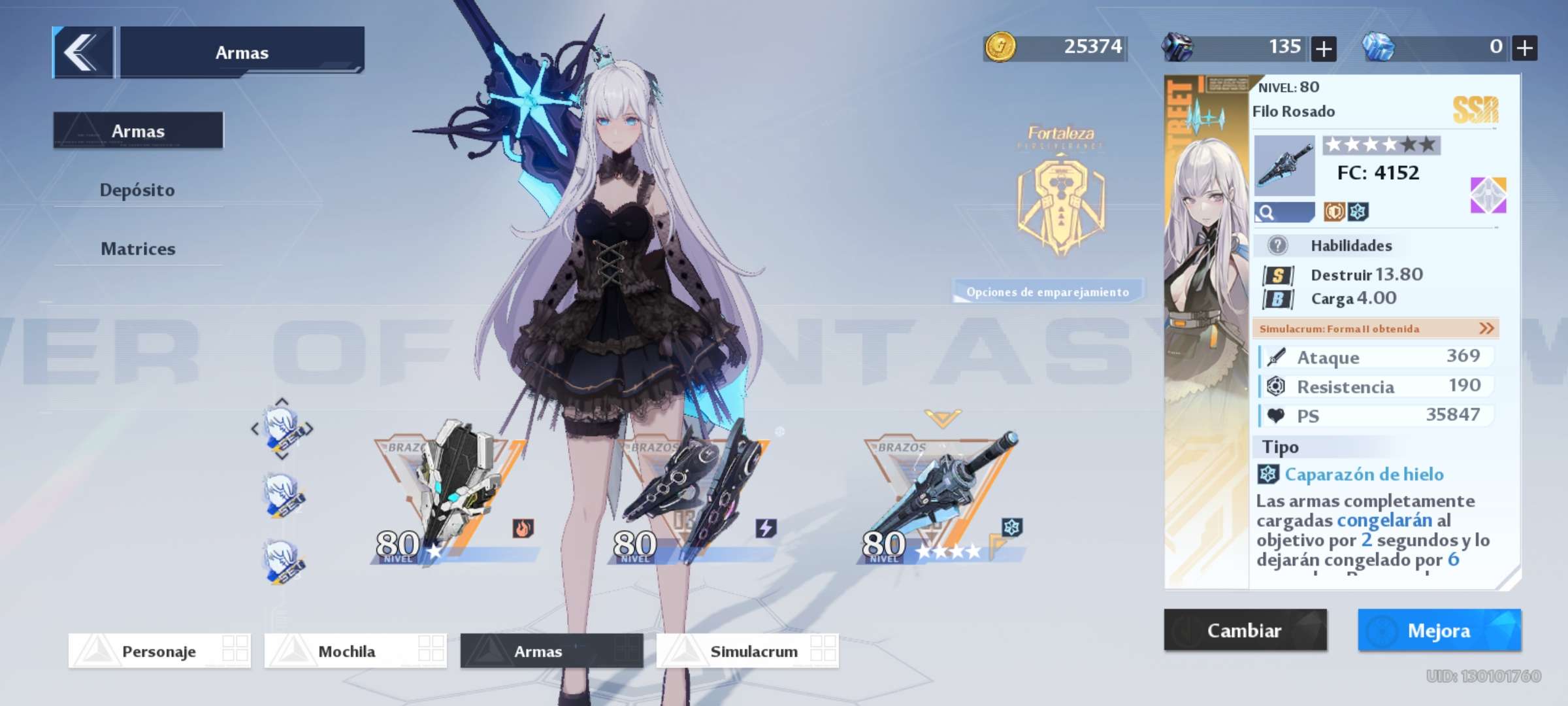Expand the Simulacrum Forma II obtenida banner

(1375, 328)
